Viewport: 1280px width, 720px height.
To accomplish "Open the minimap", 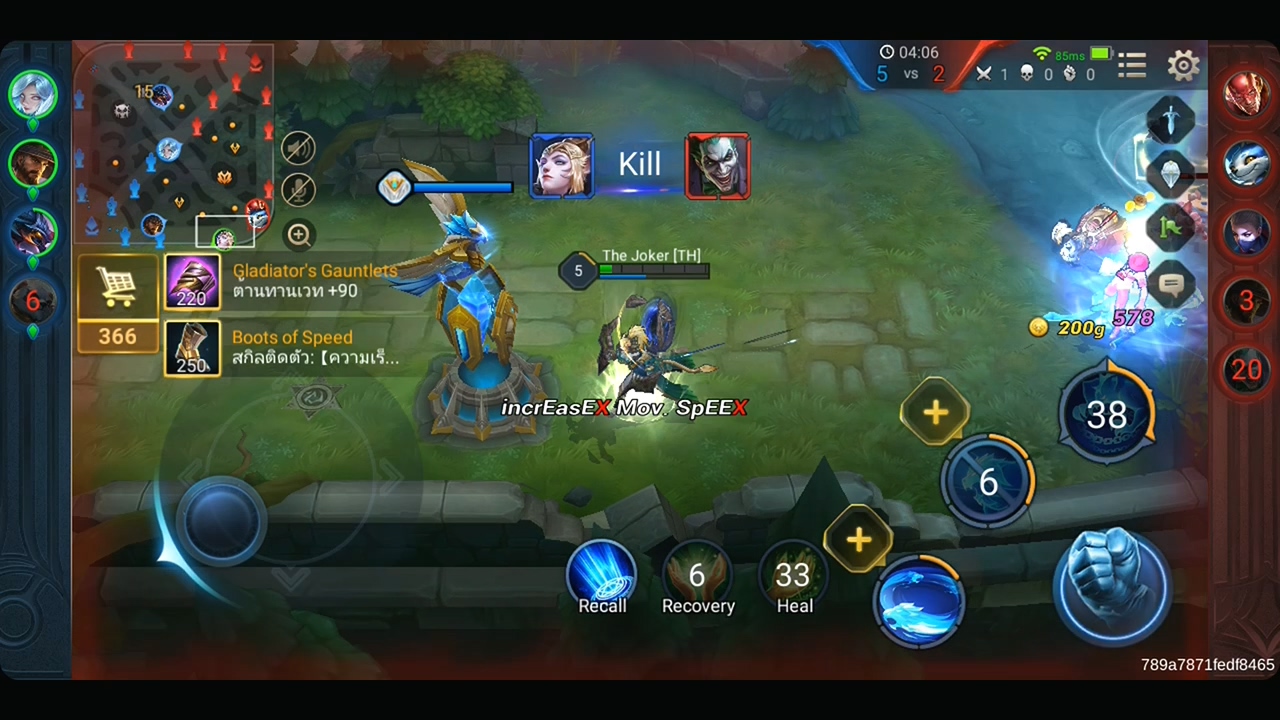I will pos(172,144).
